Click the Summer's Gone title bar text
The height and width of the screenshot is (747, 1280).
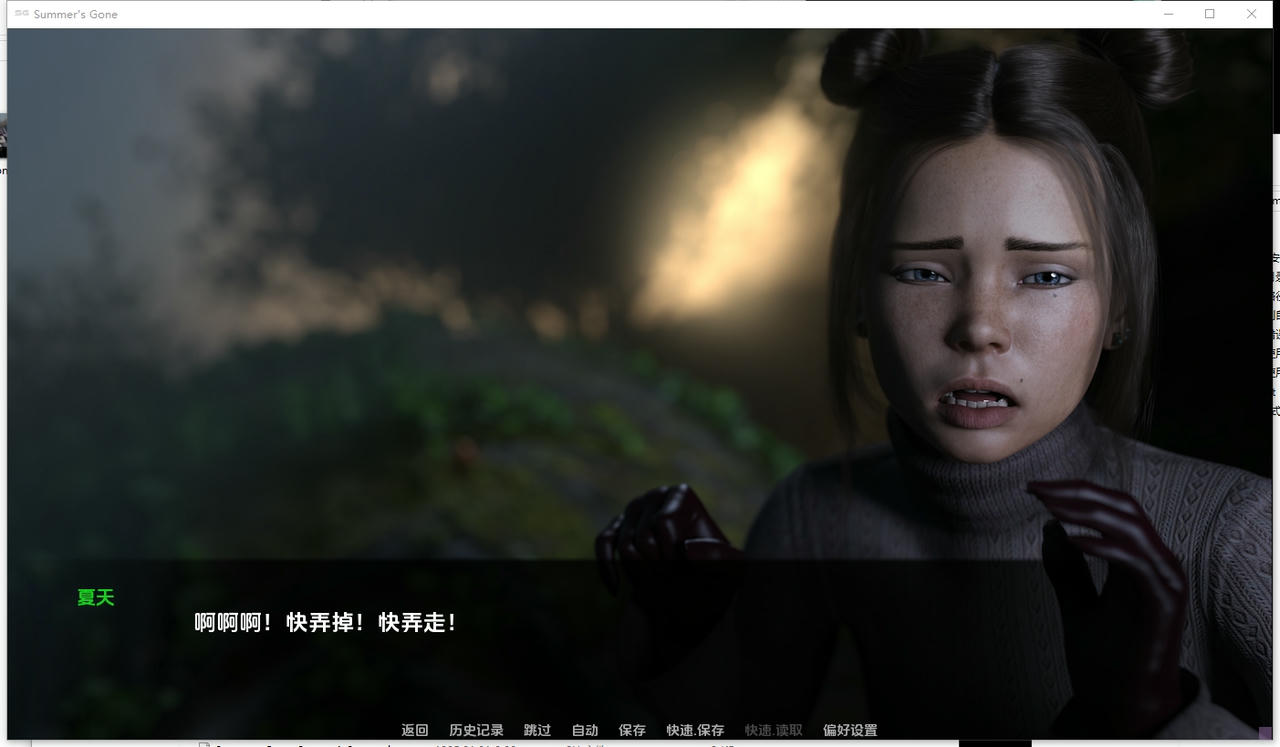(x=75, y=14)
